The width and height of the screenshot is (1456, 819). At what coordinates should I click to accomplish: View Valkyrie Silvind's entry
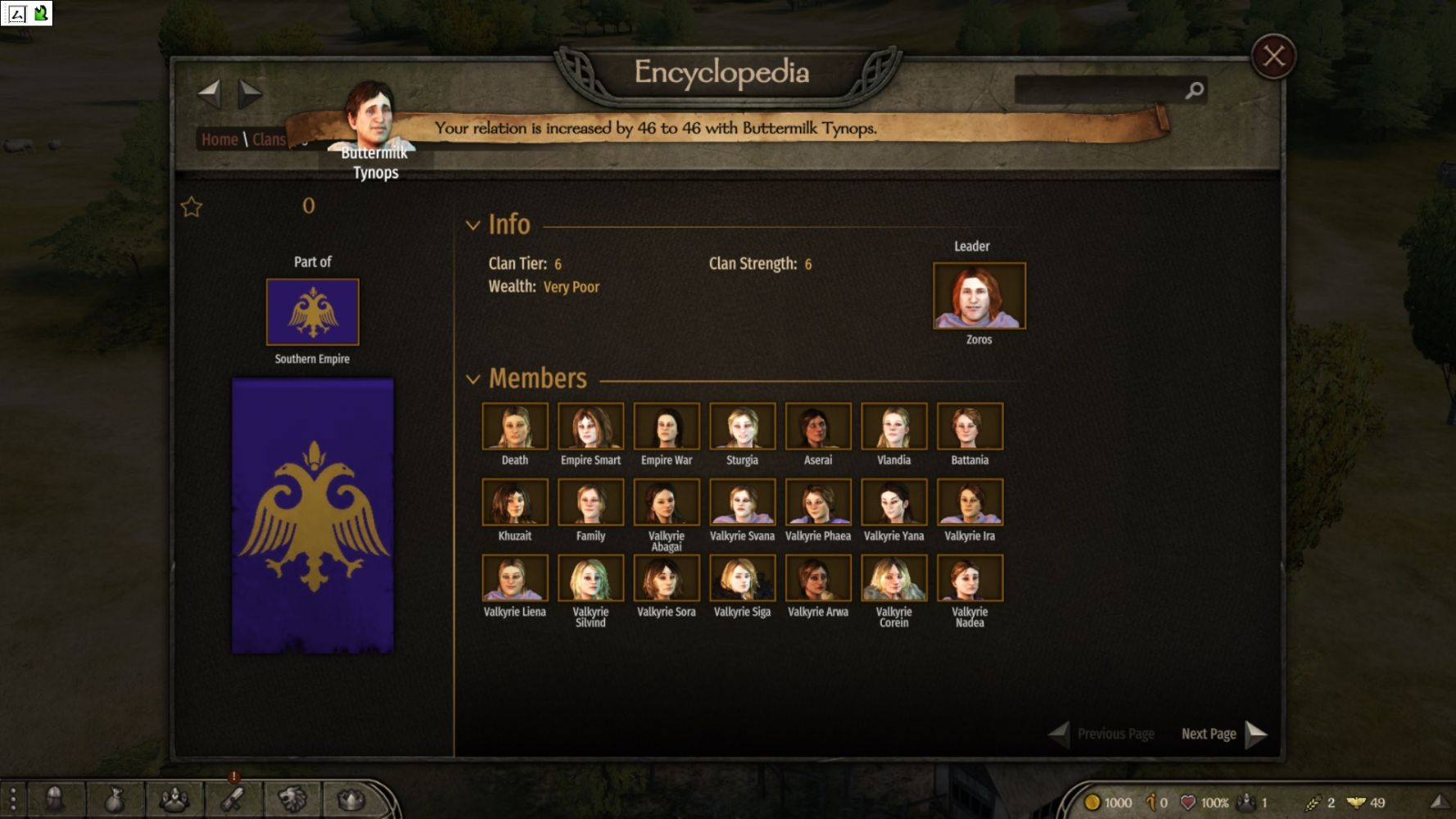[590, 578]
